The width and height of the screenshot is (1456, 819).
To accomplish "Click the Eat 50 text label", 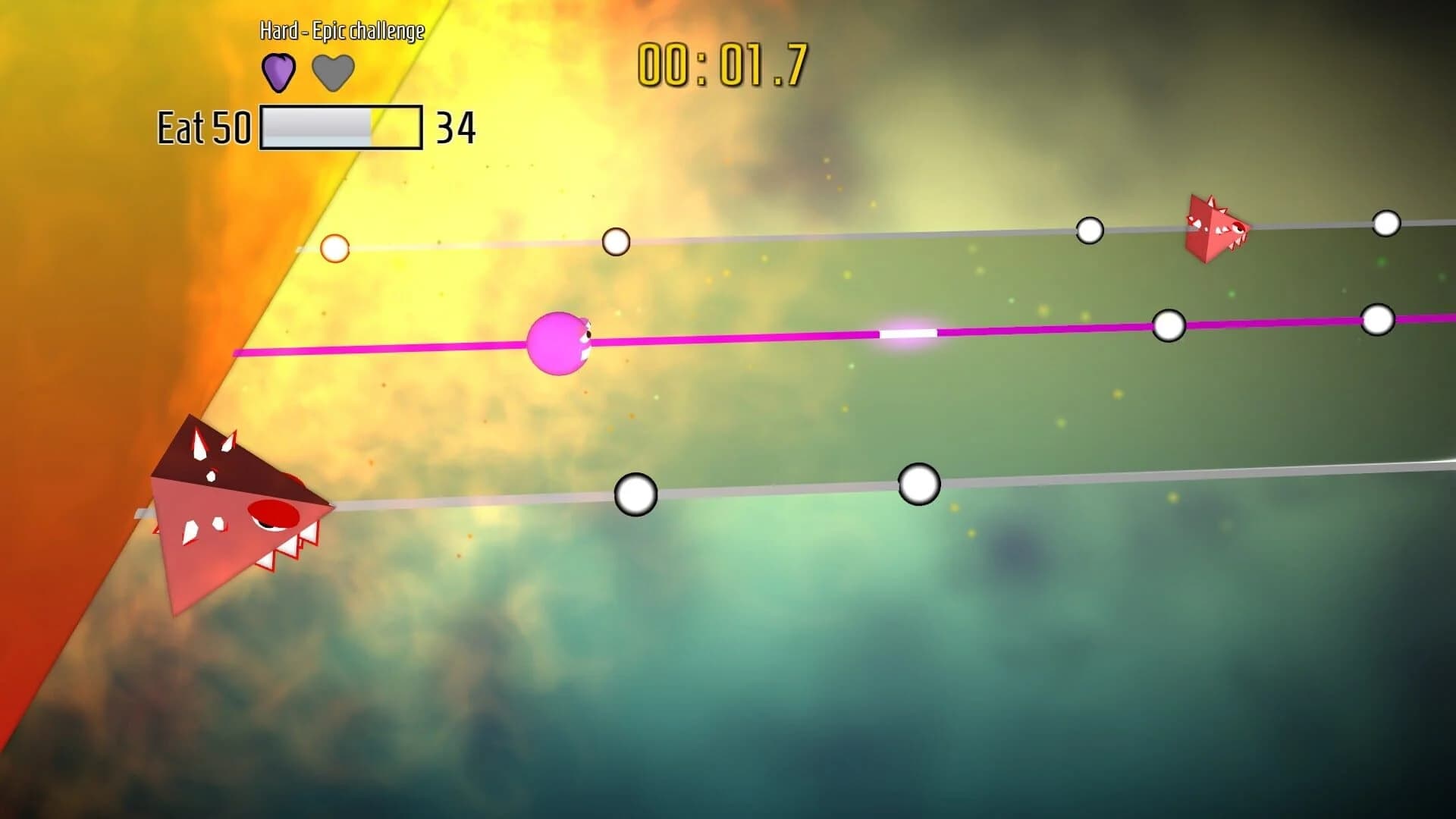I will click(202, 127).
